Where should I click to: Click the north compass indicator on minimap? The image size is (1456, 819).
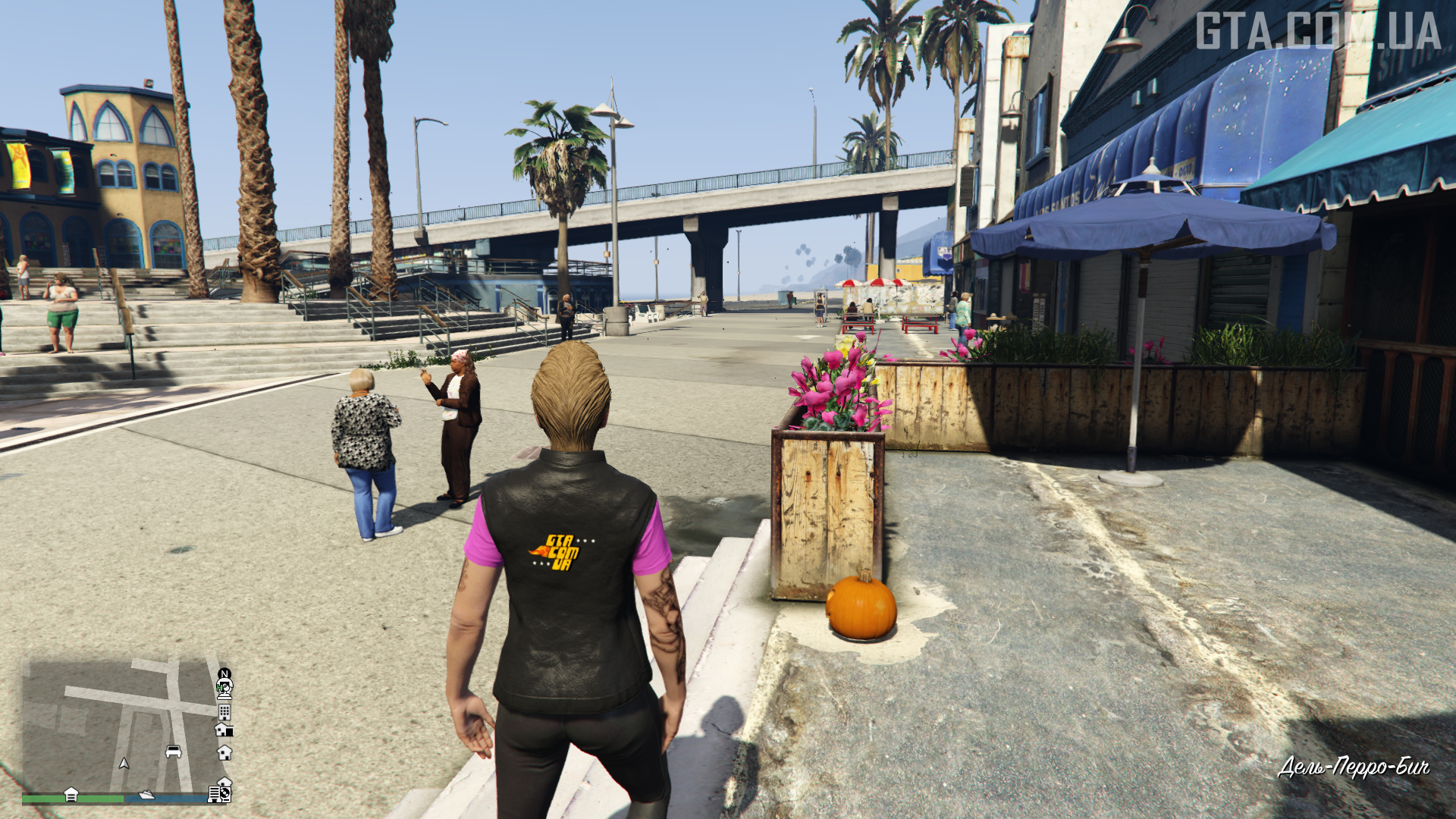[224, 673]
